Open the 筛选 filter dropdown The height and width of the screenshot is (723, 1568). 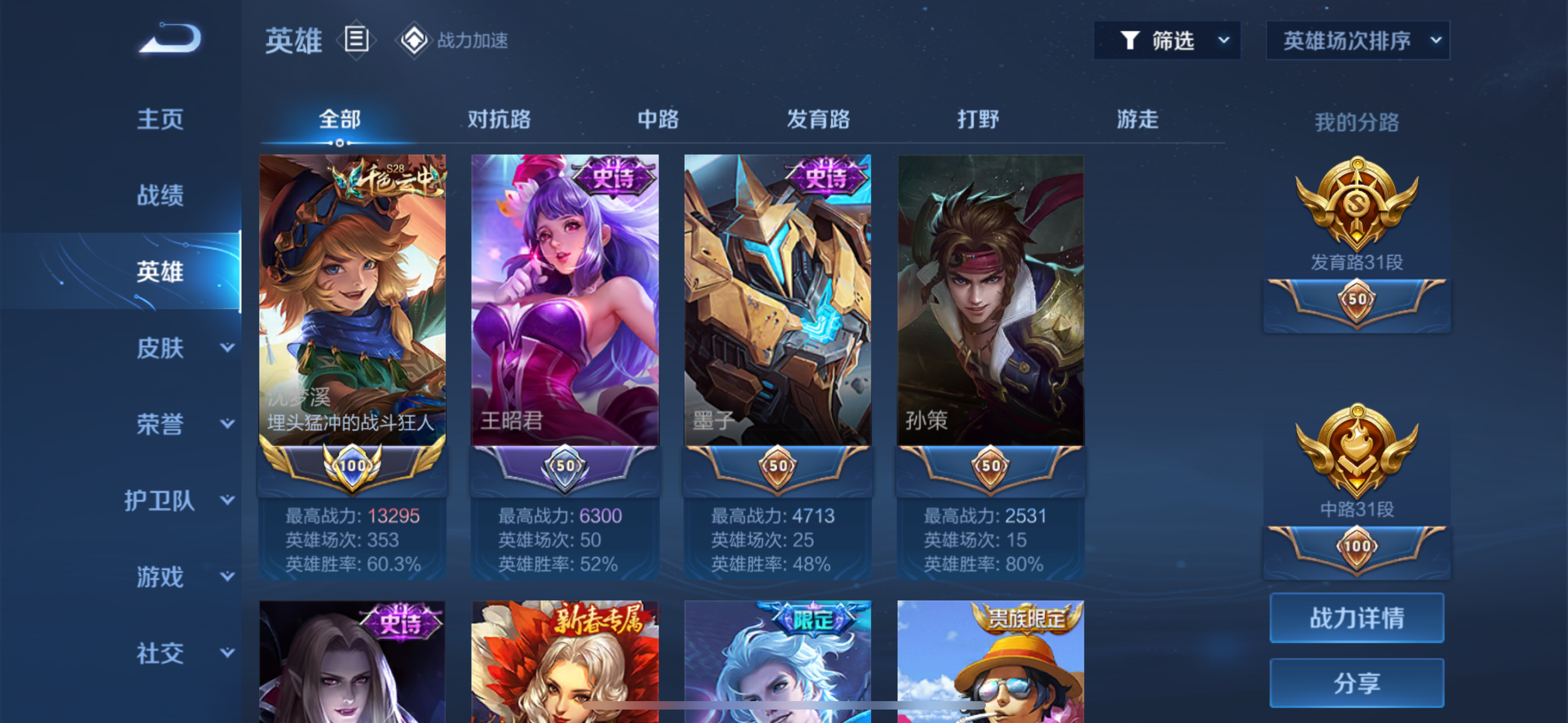click(1167, 41)
